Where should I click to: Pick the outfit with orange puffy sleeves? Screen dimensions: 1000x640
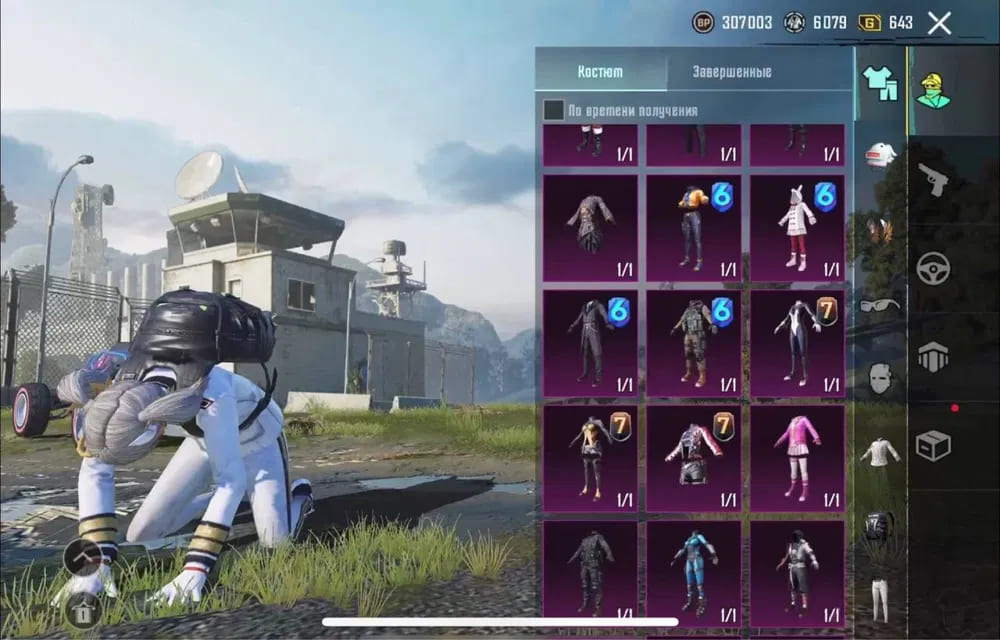(x=693, y=228)
